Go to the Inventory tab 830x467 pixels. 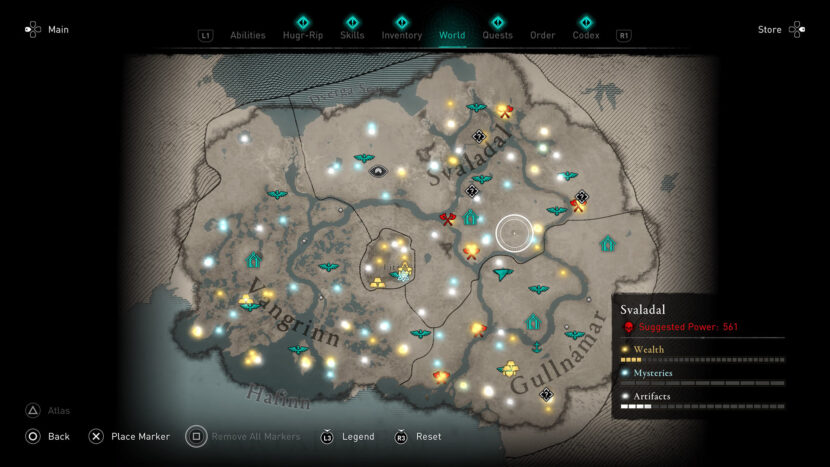tap(402, 35)
